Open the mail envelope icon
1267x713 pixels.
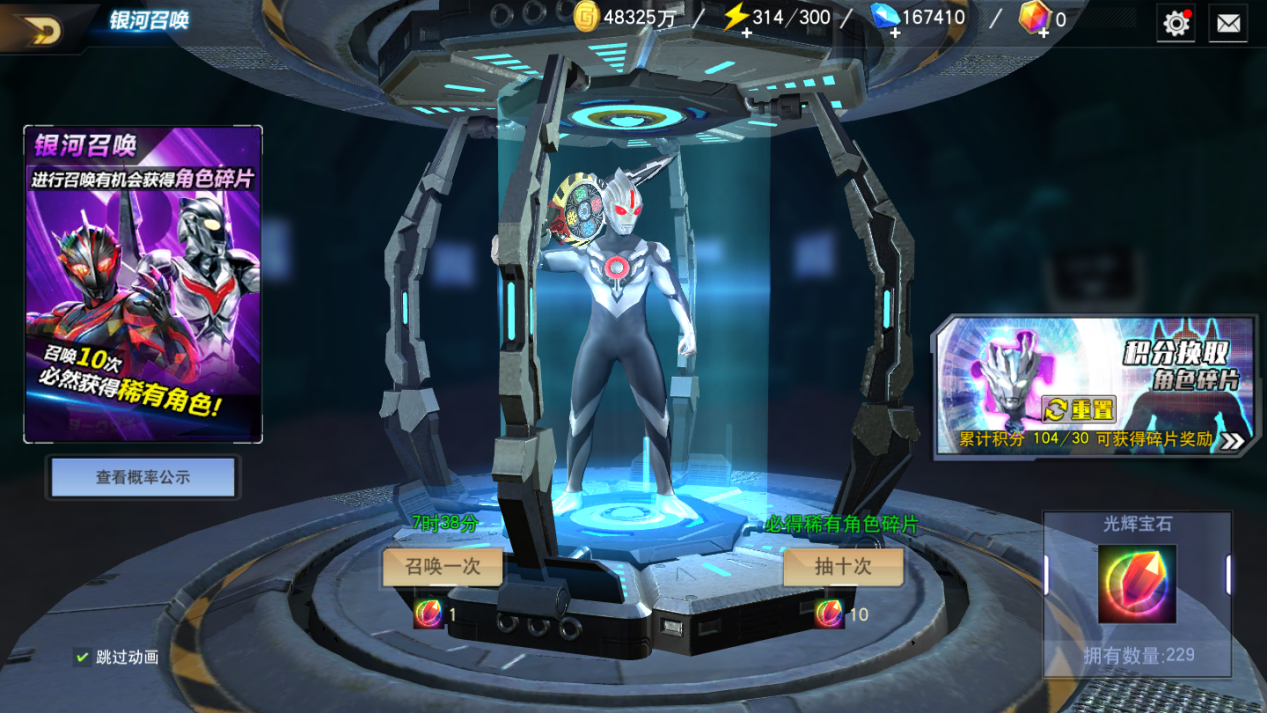(x=1228, y=22)
